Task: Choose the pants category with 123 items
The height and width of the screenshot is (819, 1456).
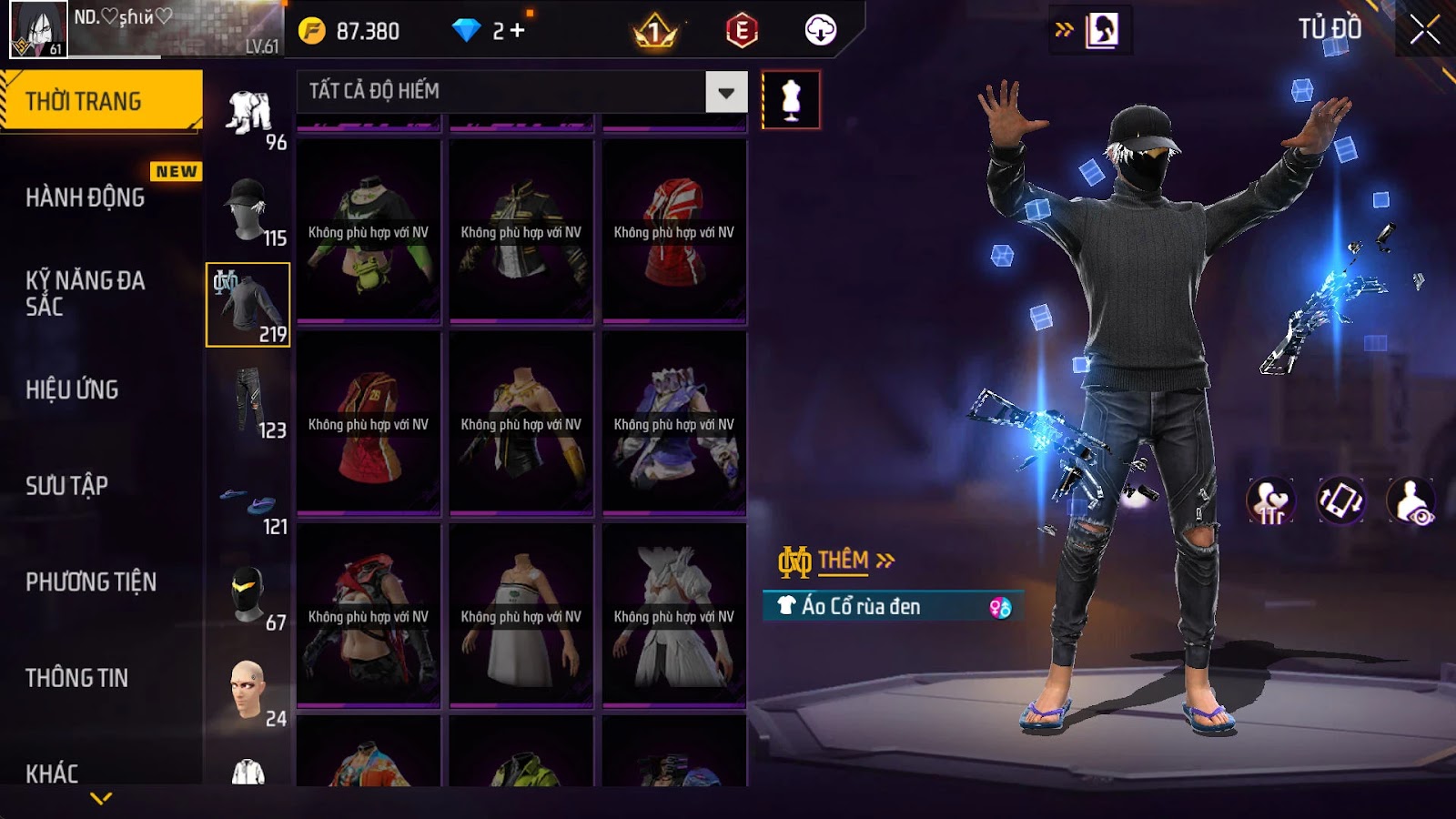Action: [x=248, y=402]
